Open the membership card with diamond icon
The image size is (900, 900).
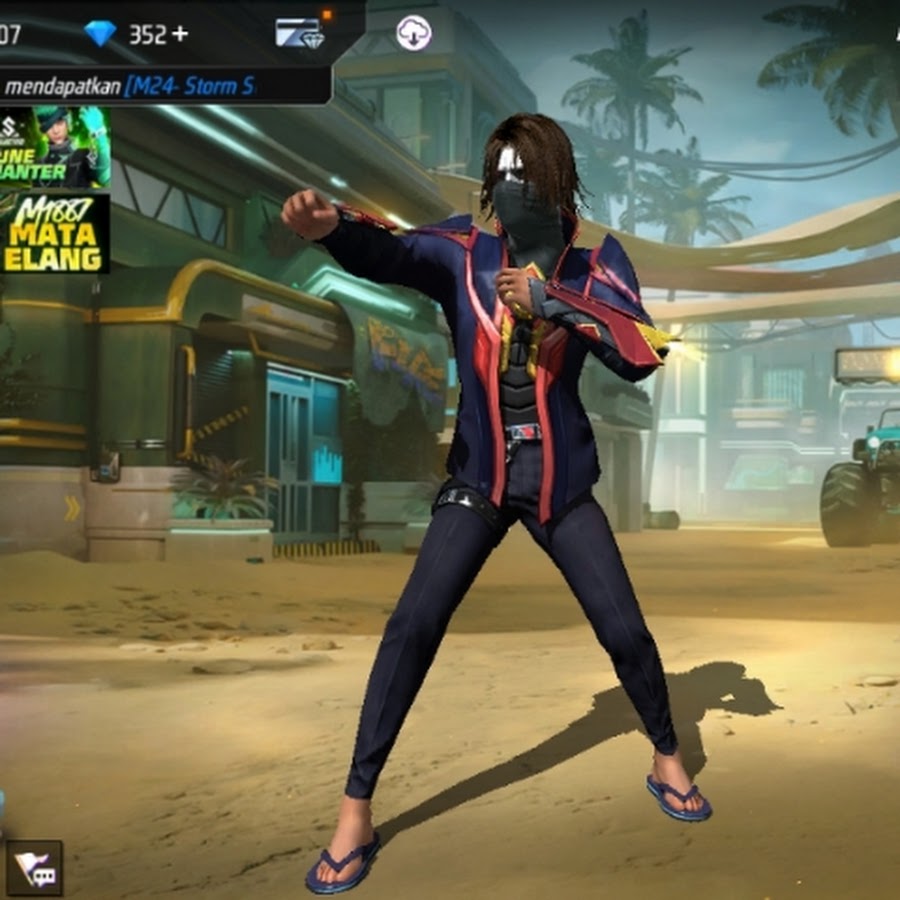(x=299, y=33)
